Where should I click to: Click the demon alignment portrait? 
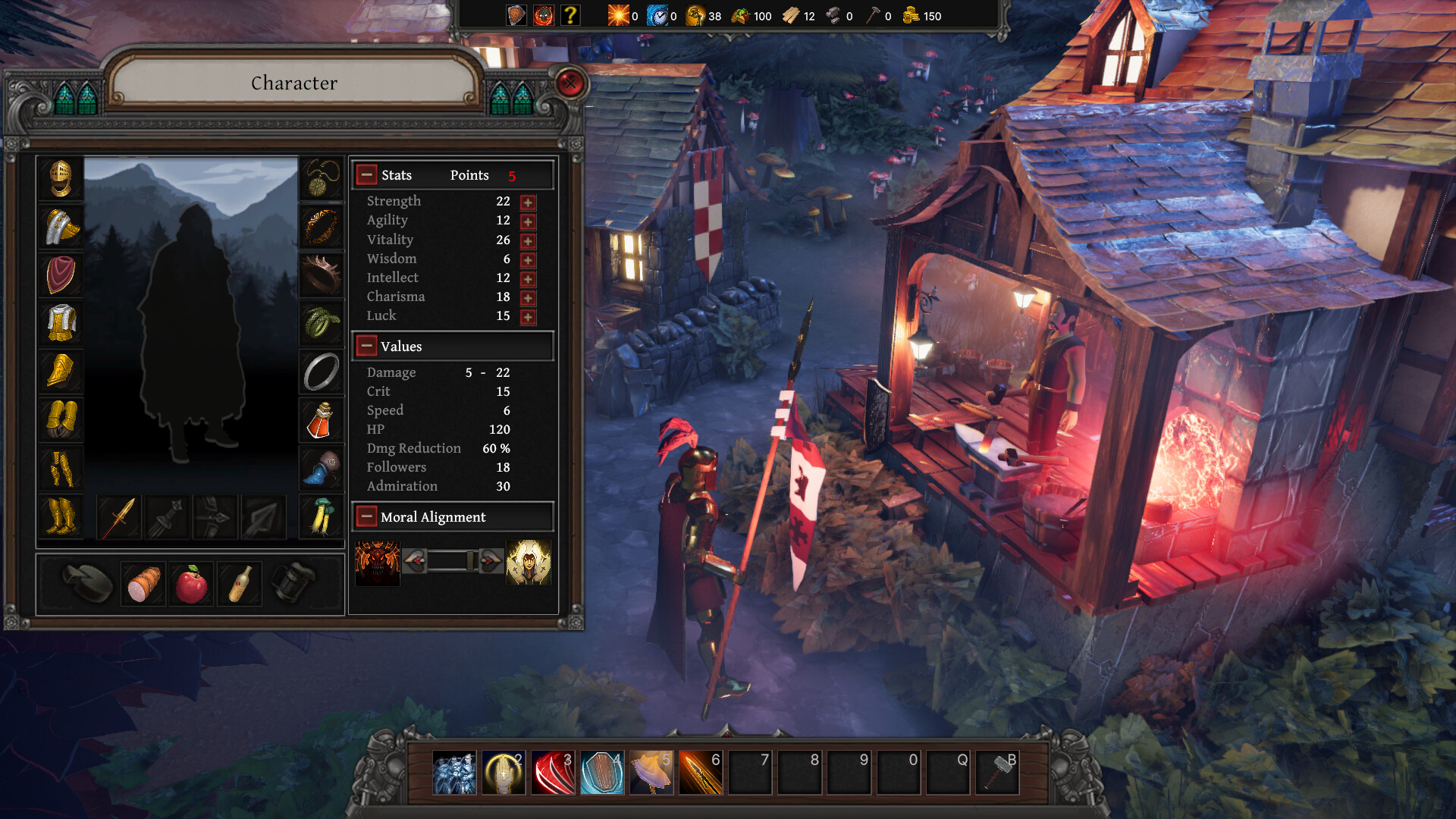coord(378,561)
